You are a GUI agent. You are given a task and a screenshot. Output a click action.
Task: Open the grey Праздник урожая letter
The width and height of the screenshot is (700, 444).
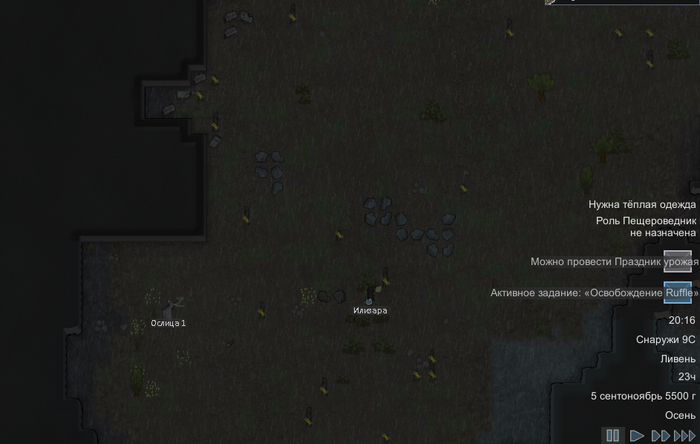(x=677, y=261)
